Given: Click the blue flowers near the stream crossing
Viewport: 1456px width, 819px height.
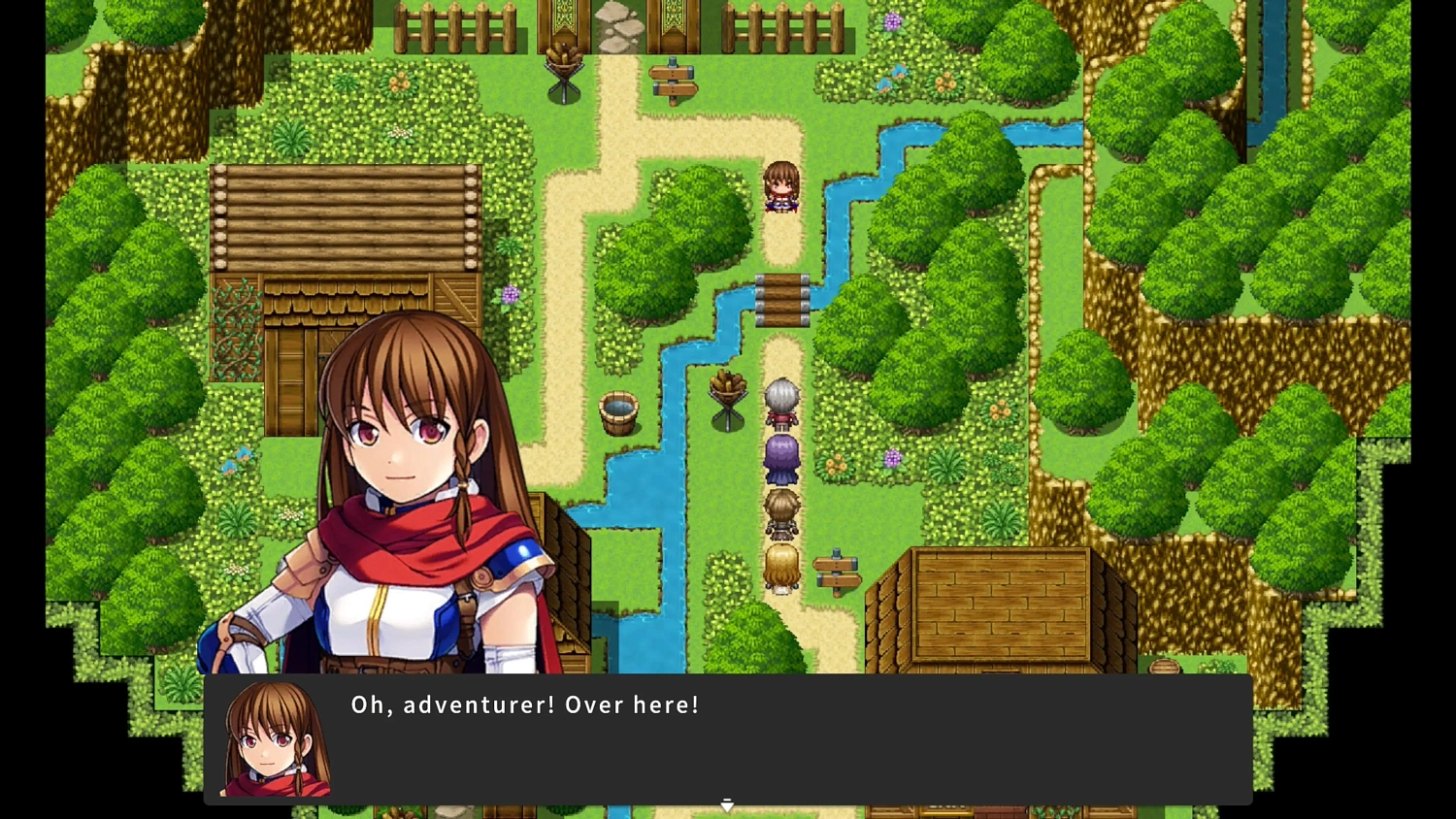Looking at the screenshot, I should 893,78.
